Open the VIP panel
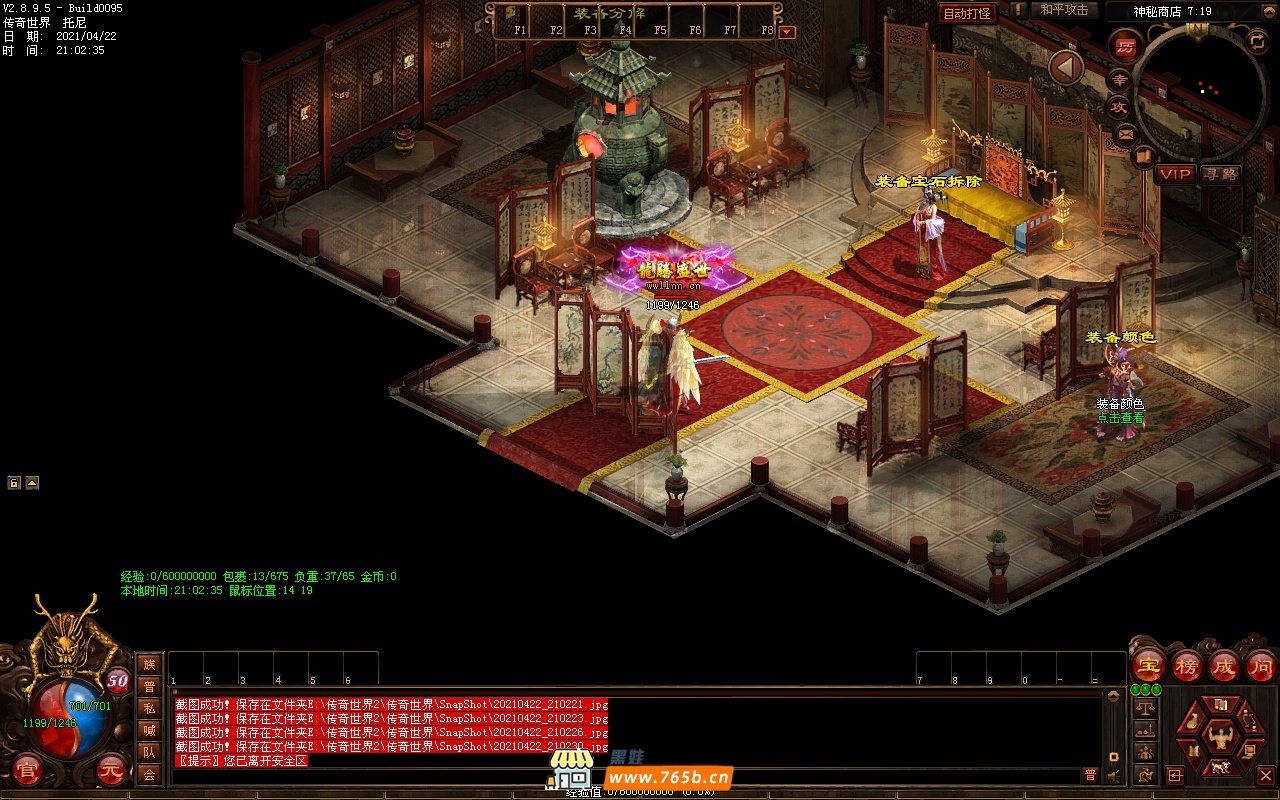The height and width of the screenshot is (800, 1280). click(x=1175, y=174)
